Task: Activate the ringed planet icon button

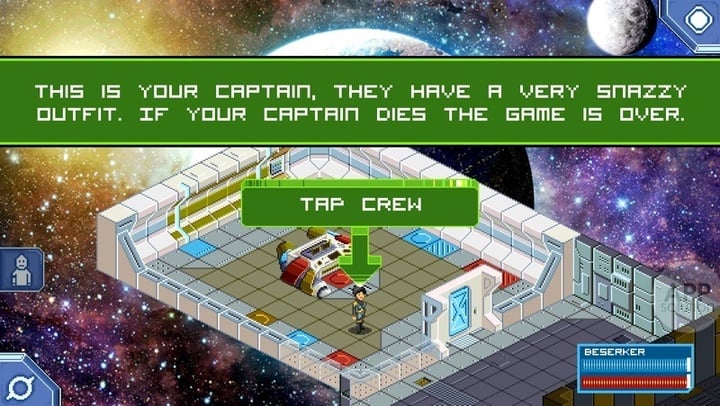Action: (x=19, y=384)
